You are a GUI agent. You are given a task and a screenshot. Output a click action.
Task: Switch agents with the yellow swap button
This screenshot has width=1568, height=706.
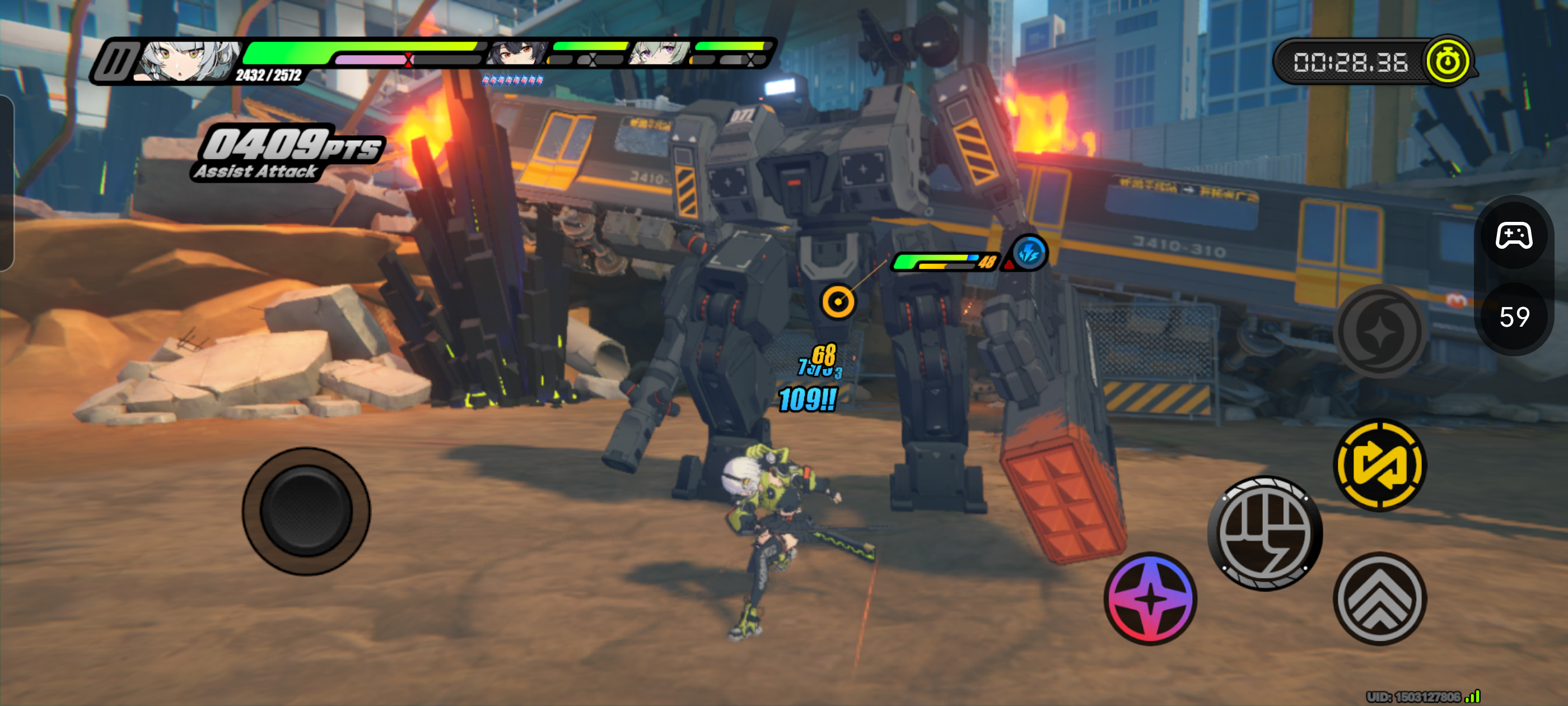pyautogui.click(x=1379, y=465)
